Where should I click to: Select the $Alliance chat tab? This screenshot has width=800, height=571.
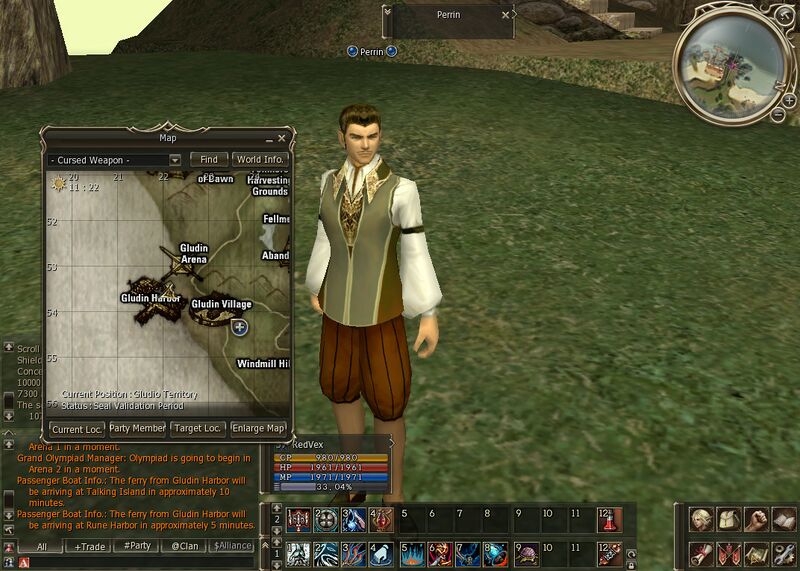230,546
